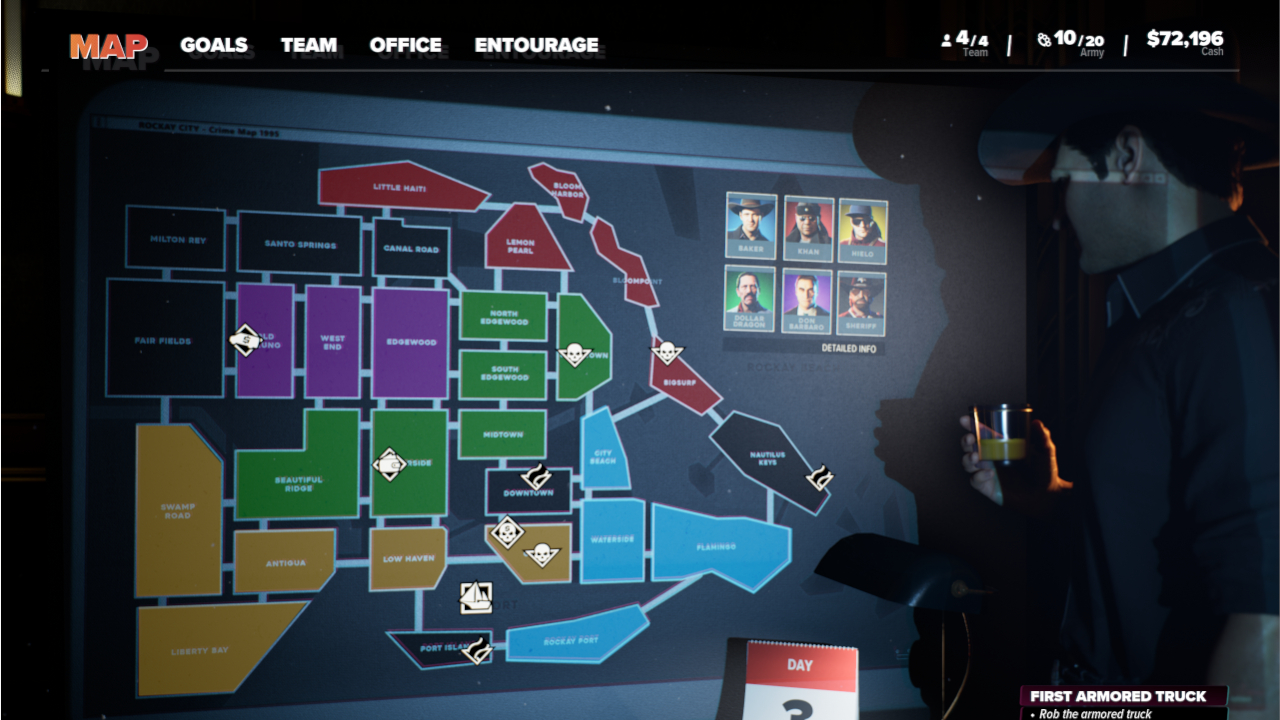Pick Don Barbaro's portrait

pyautogui.click(x=807, y=302)
